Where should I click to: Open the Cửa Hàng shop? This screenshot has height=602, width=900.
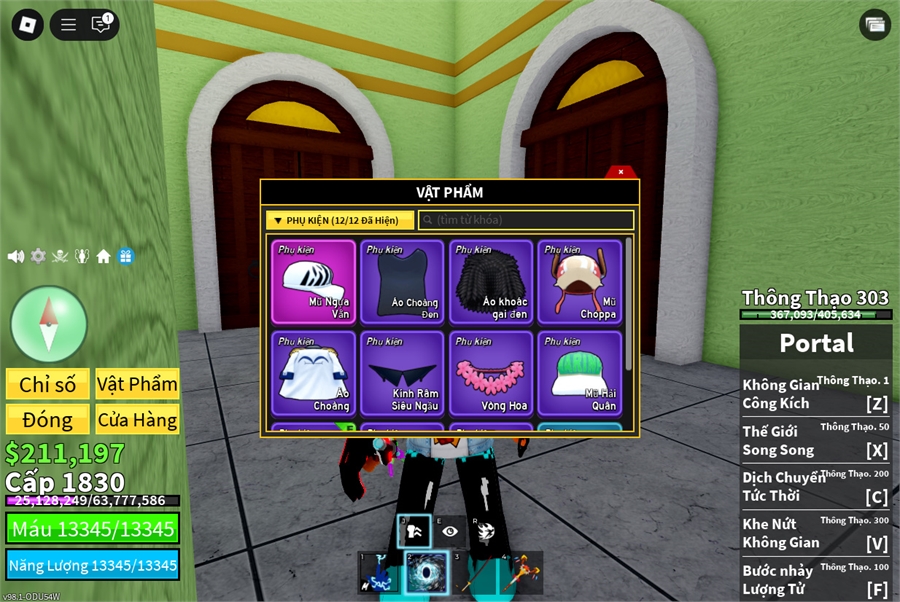[x=138, y=420]
